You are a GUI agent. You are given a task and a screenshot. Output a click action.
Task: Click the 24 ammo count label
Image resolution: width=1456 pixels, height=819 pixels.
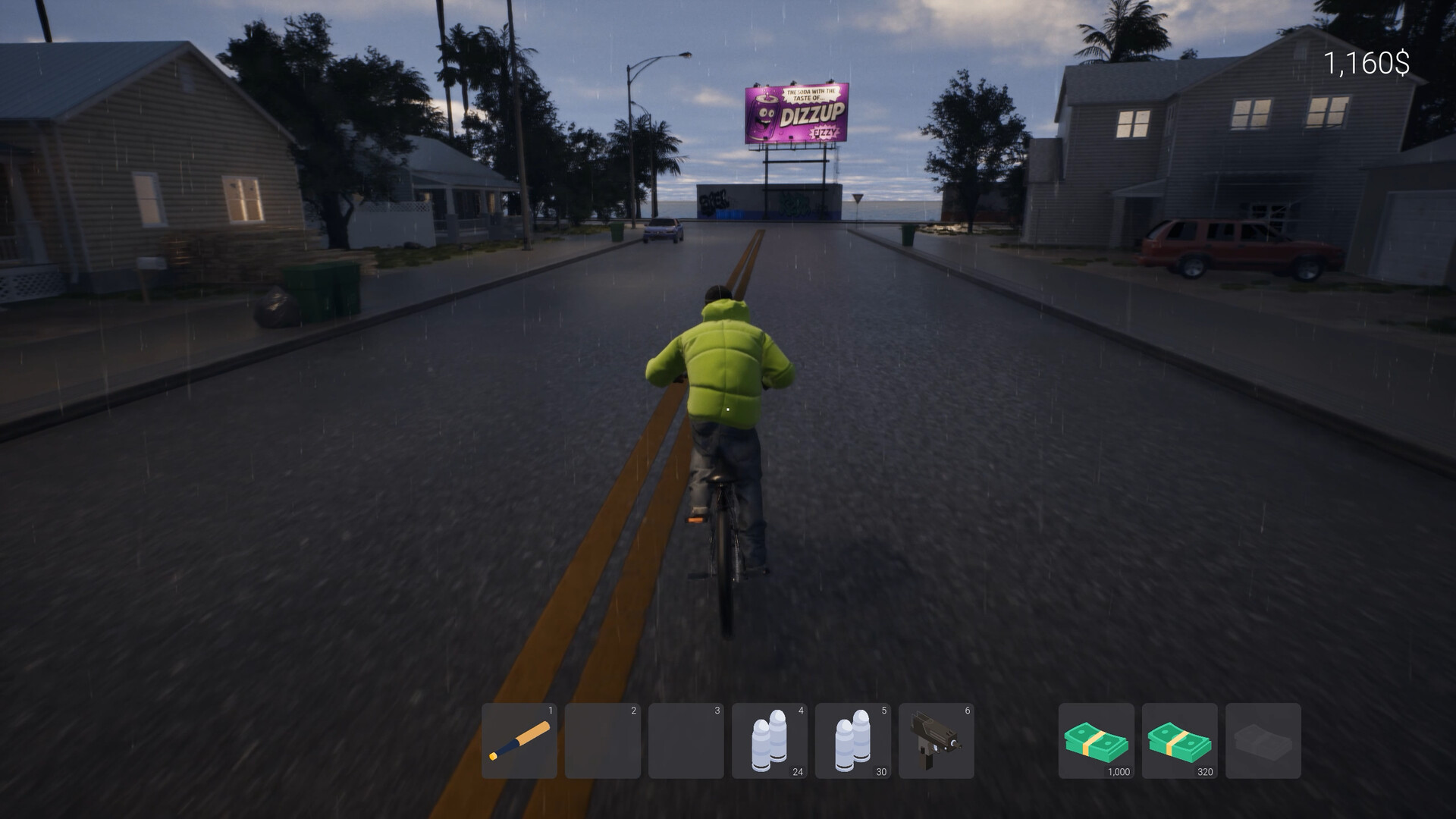(797, 773)
